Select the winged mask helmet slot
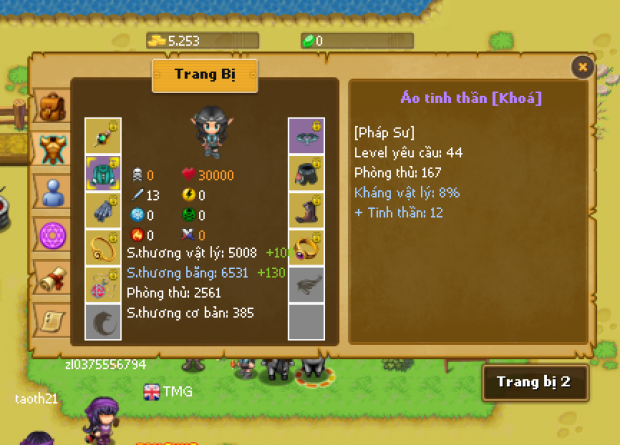Image resolution: width=620 pixels, height=445 pixels. [x=306, y=136]
